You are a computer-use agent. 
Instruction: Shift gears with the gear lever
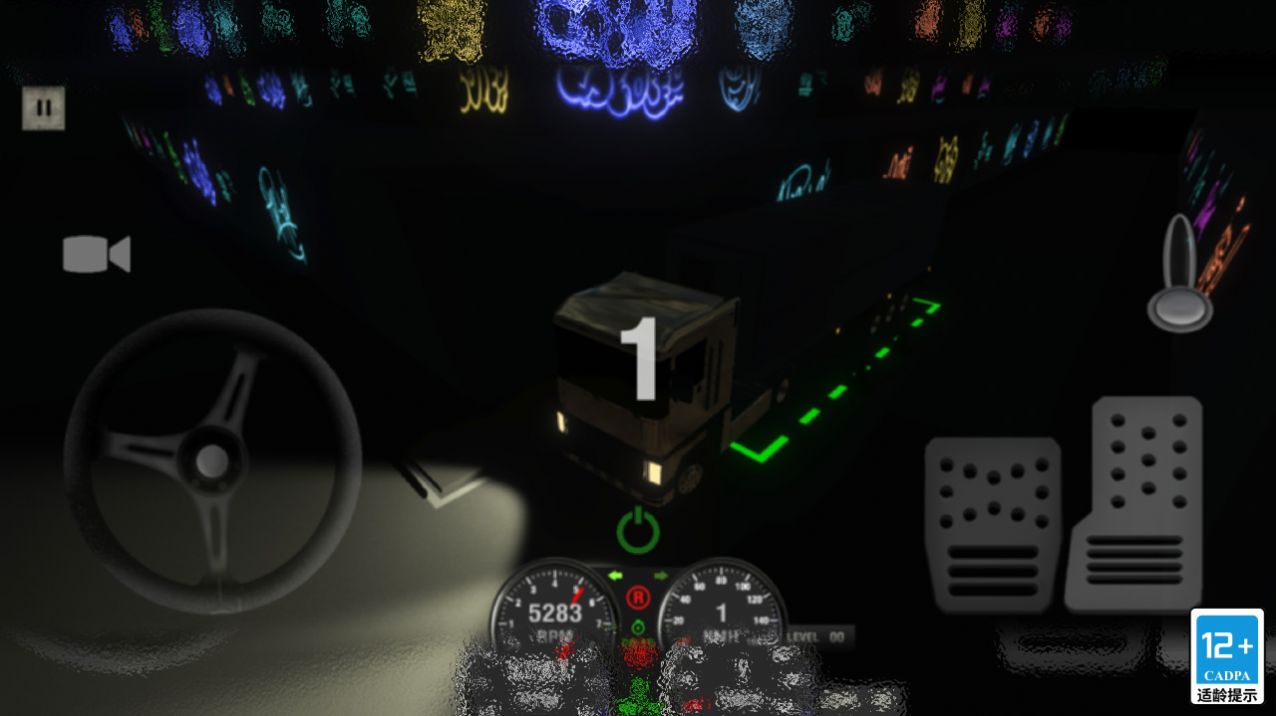(1181, 275)
